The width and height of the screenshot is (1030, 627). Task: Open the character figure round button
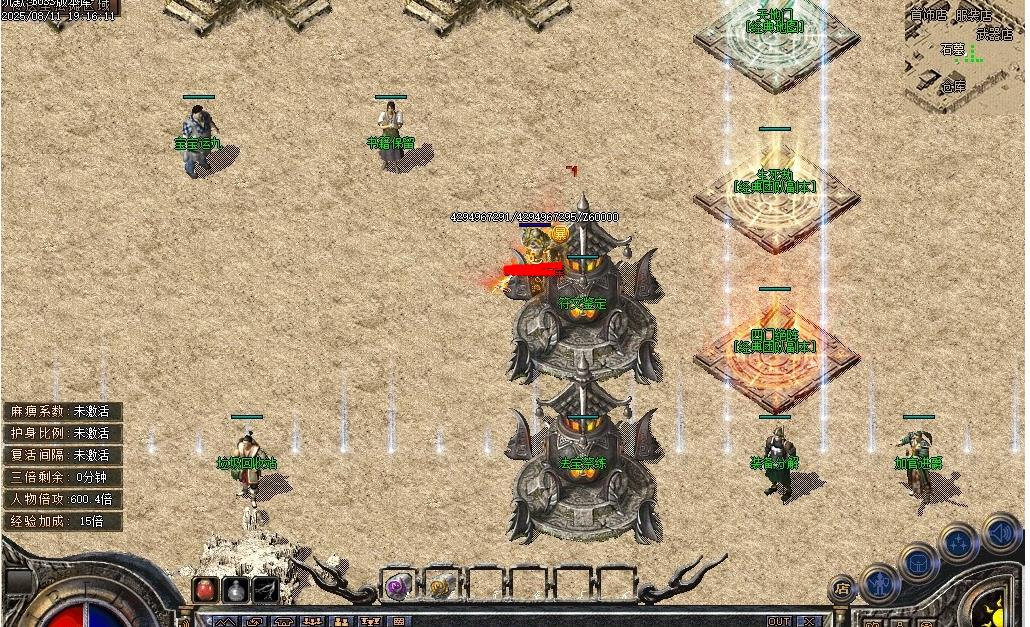coord(880,581)
